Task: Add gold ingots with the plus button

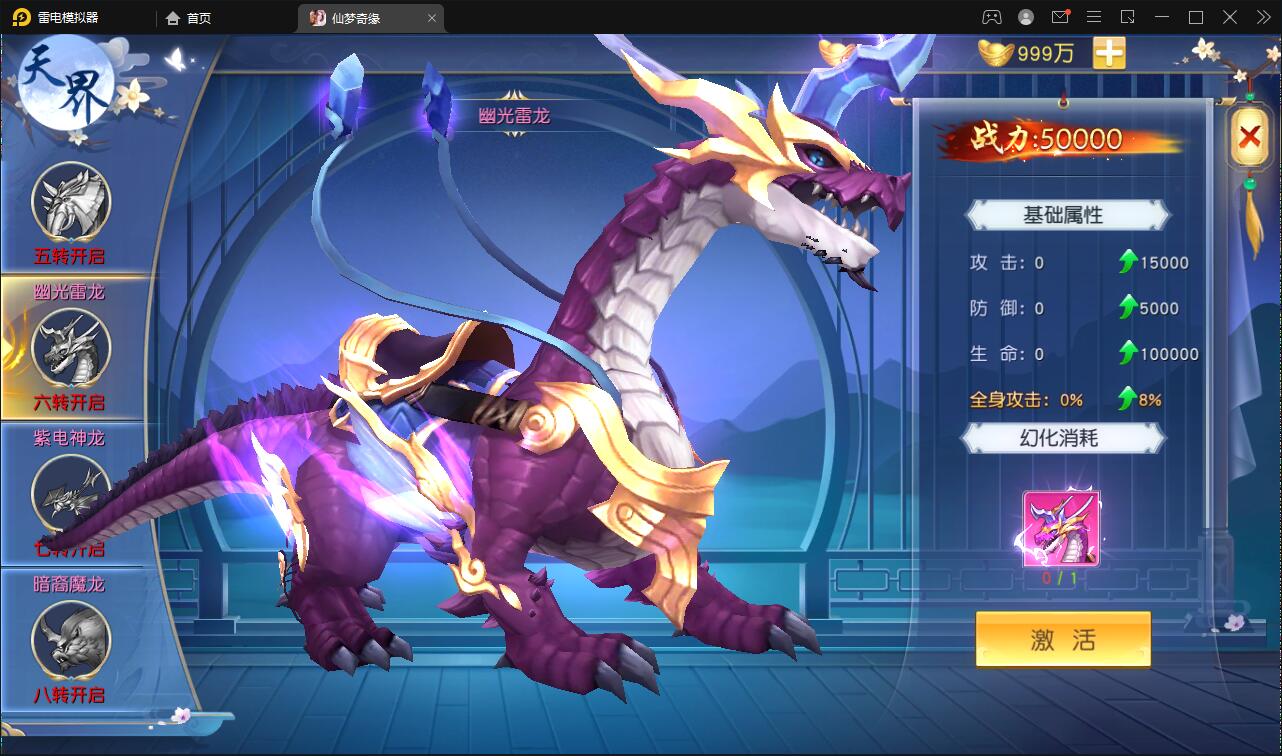Action: tap(1109, 53)
